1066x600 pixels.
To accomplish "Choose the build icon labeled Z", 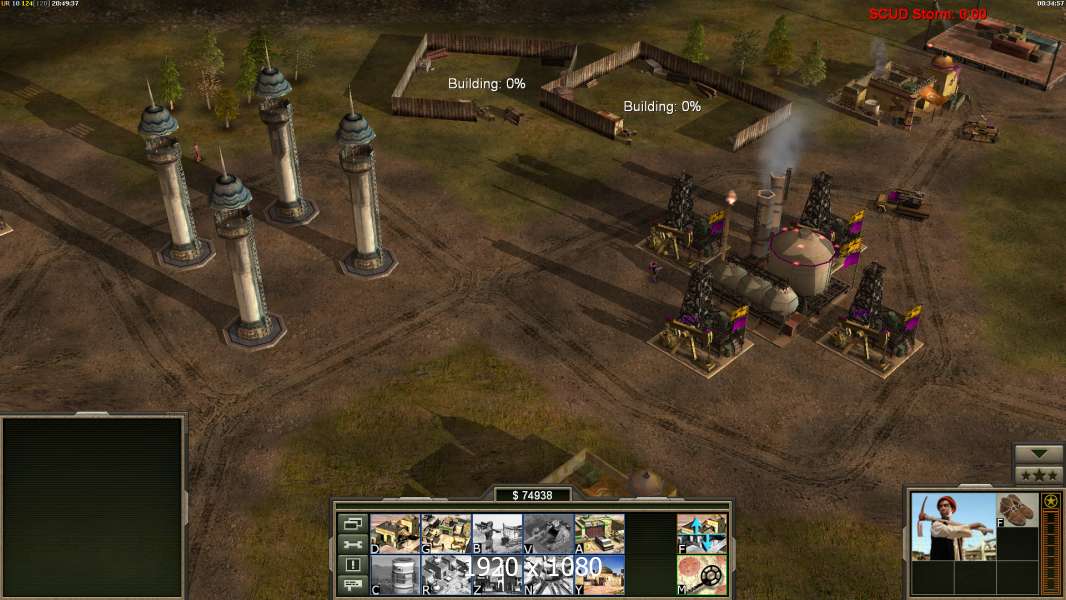I will pyautogui.click(x=497, y=575).
